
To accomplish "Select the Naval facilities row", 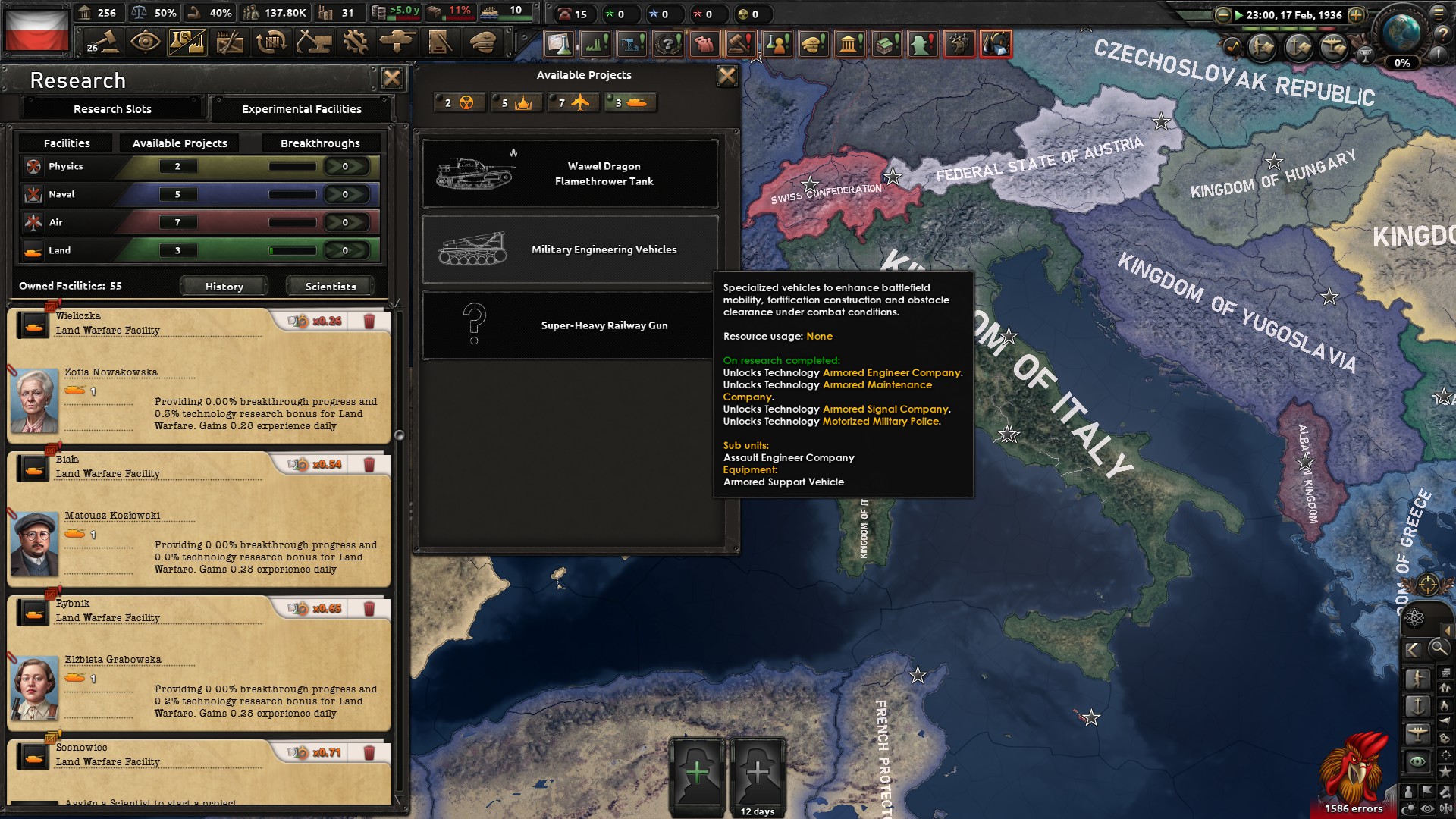I will coord(199,194).
